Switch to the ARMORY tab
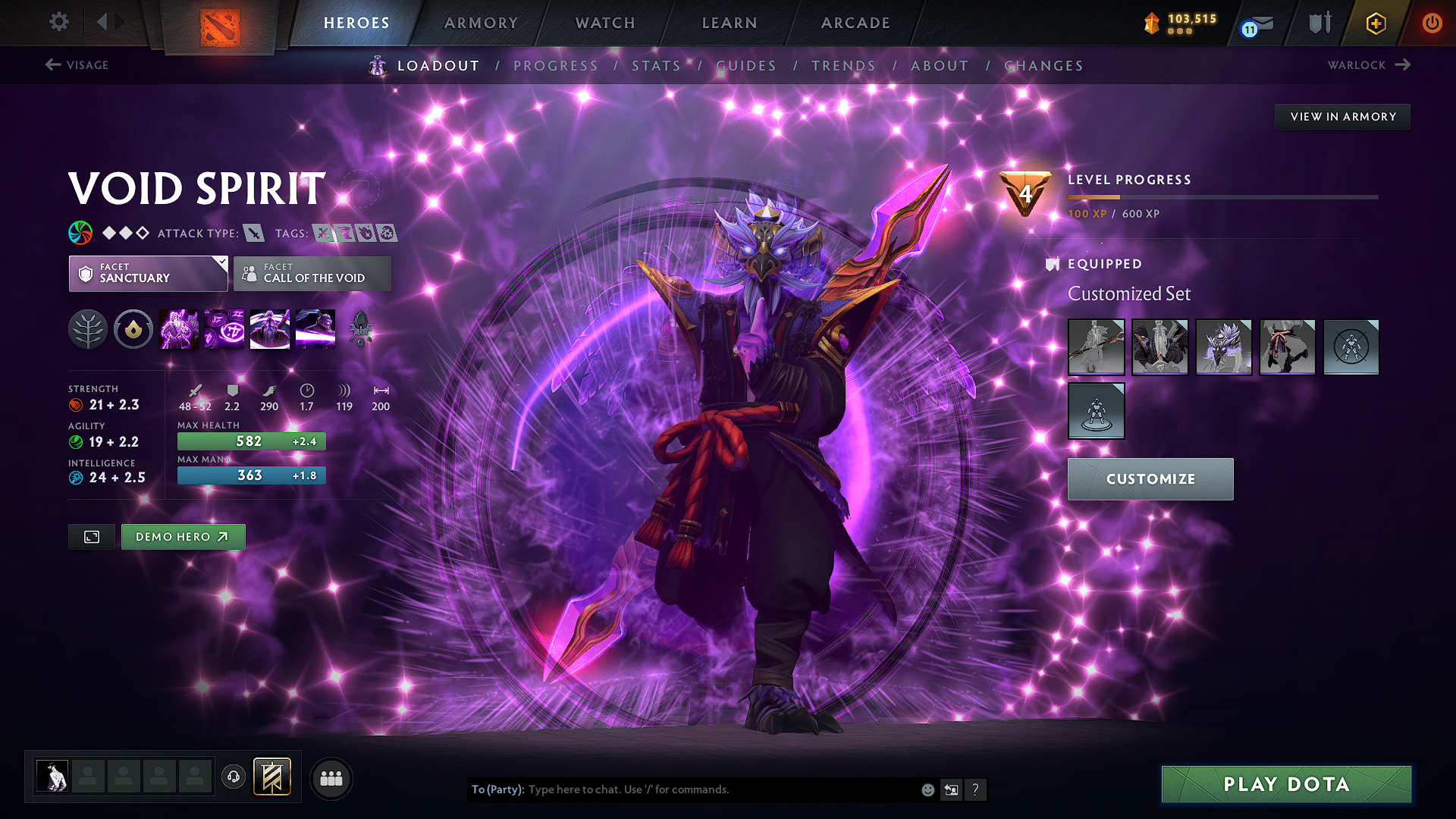 [x=480, y=23]
